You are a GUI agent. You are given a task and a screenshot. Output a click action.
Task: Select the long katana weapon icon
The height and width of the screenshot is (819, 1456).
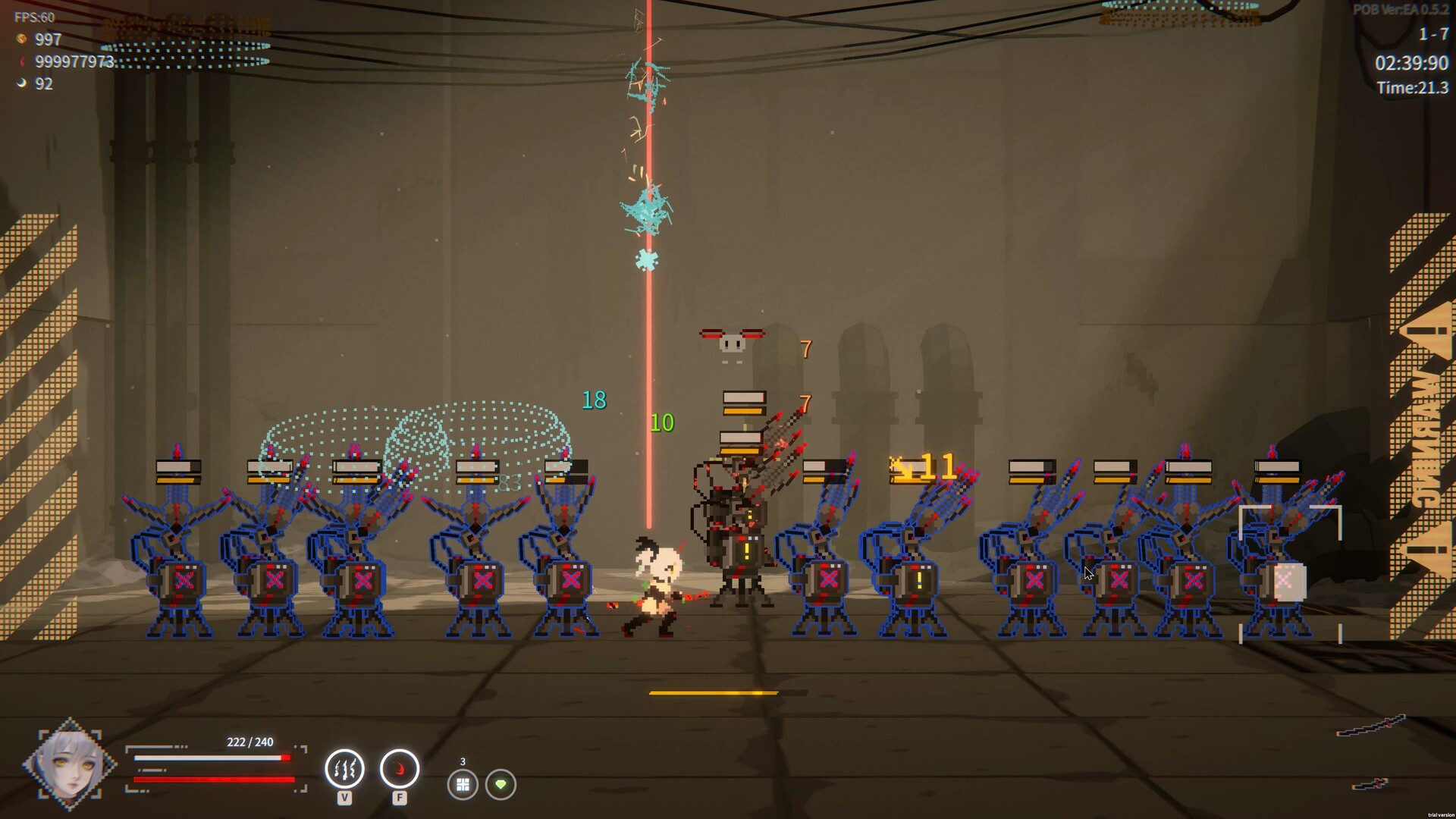click(1371, 726)
